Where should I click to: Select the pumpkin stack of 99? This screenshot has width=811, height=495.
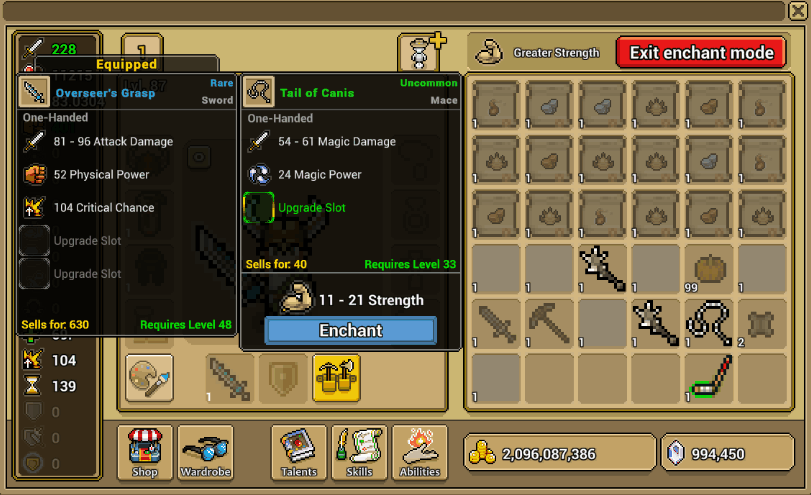pos(710,270)
